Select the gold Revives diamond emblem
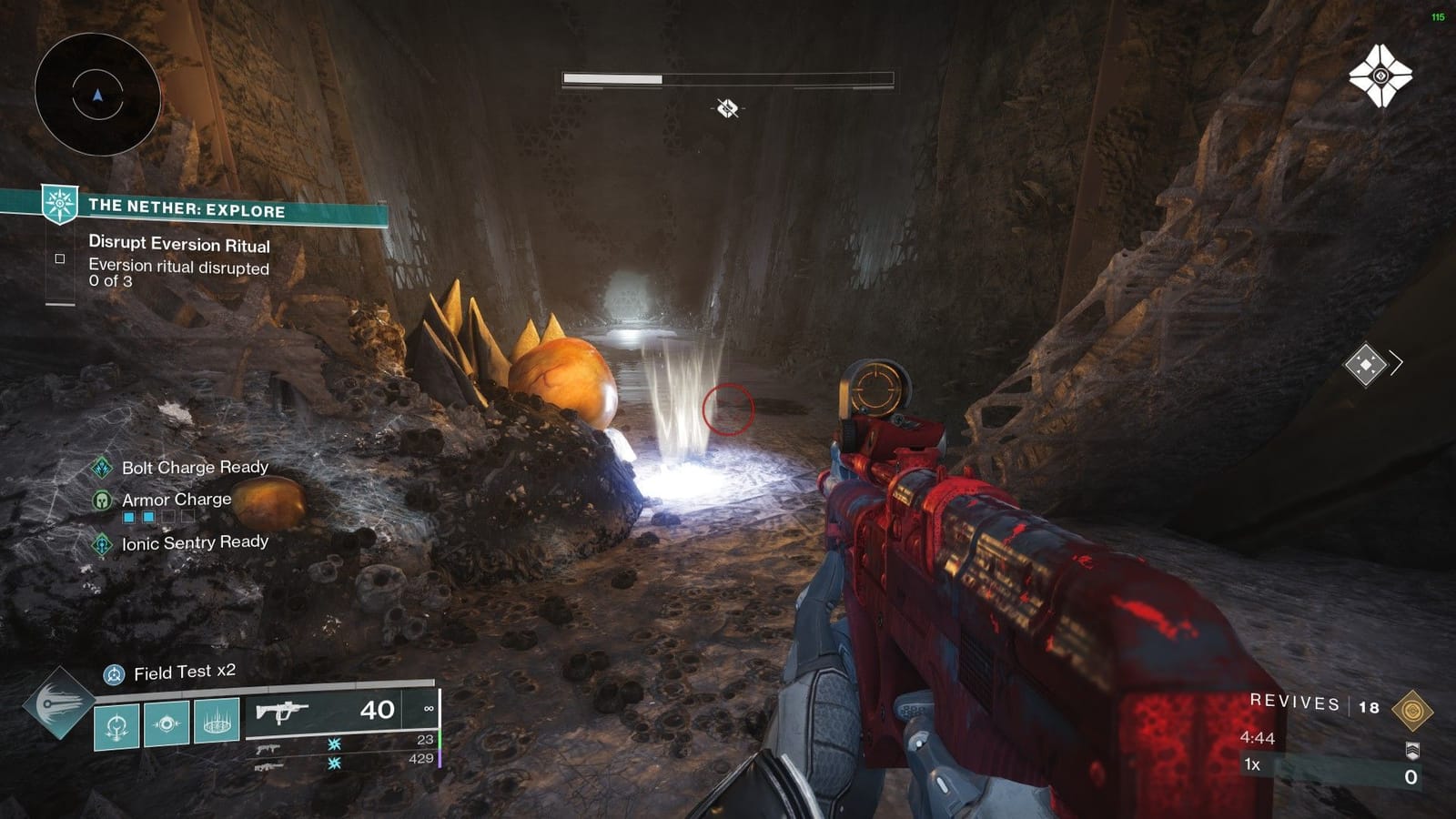The height and width of the screenshot is (819, 1456). tap(1413, 710)
